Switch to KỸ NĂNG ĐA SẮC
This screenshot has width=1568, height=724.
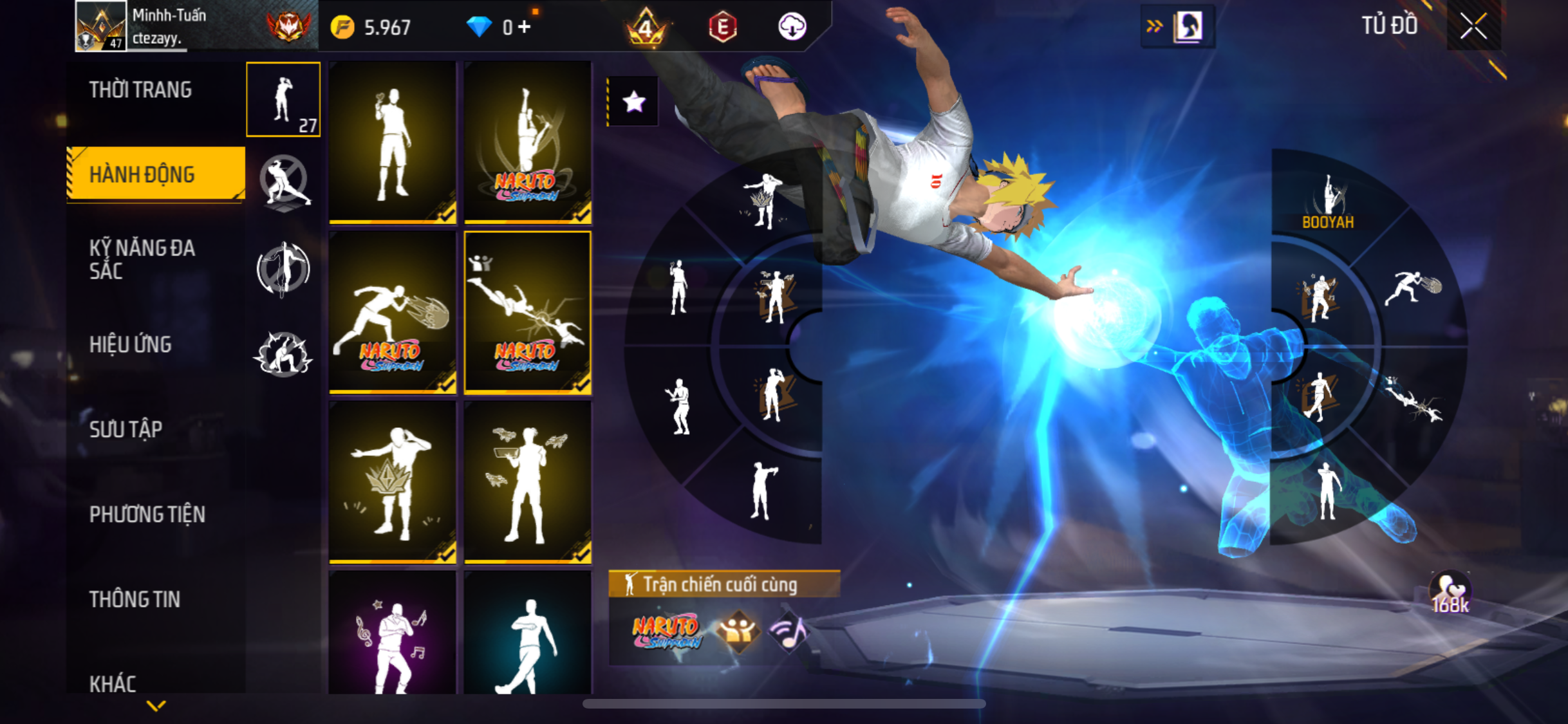[142, 259]
